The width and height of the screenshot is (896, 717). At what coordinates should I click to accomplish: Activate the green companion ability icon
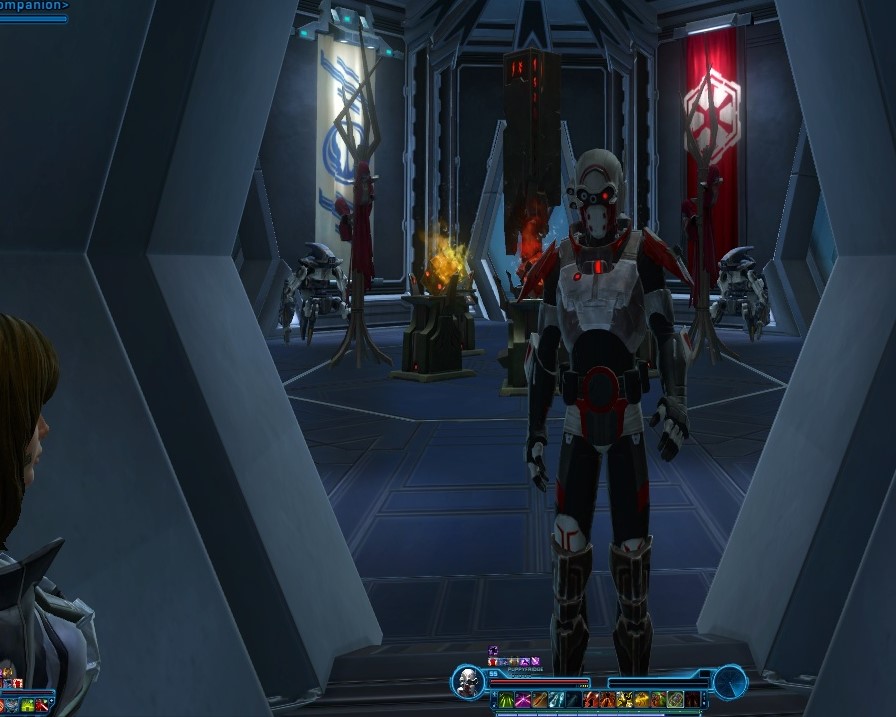point(28,705)
